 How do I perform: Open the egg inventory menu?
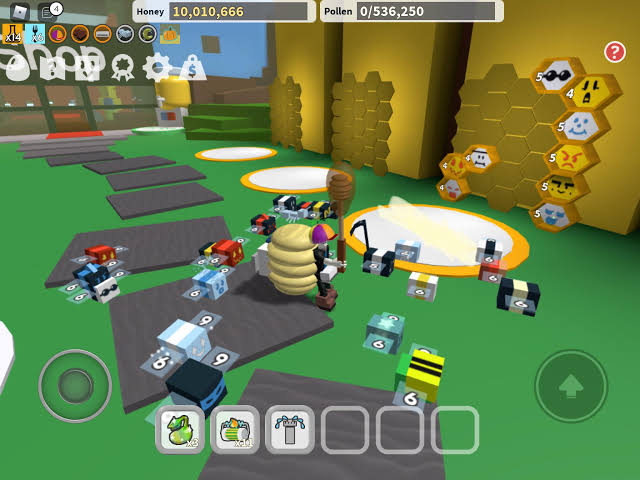coord(17,67)
